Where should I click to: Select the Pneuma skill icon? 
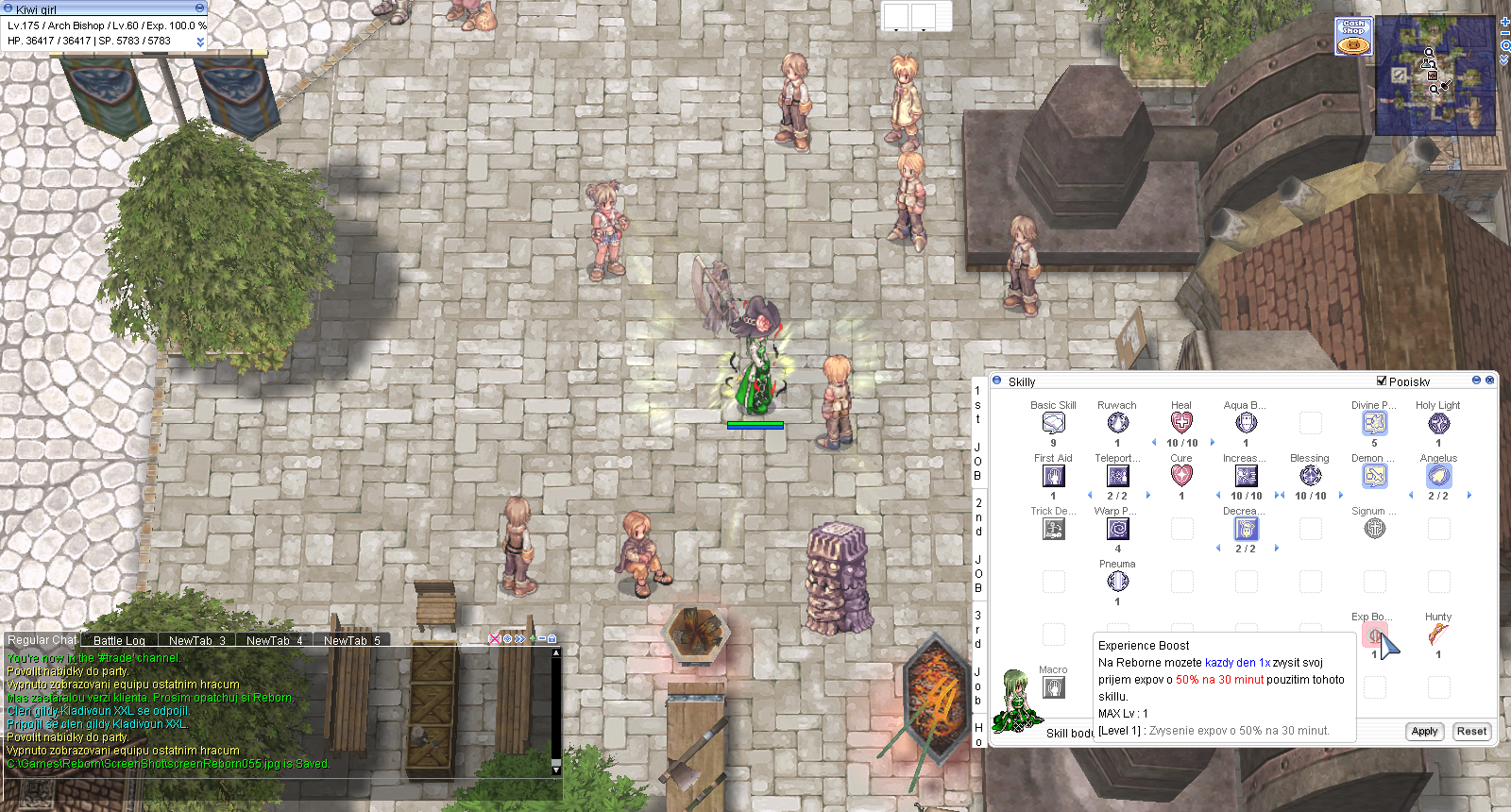1117,582
